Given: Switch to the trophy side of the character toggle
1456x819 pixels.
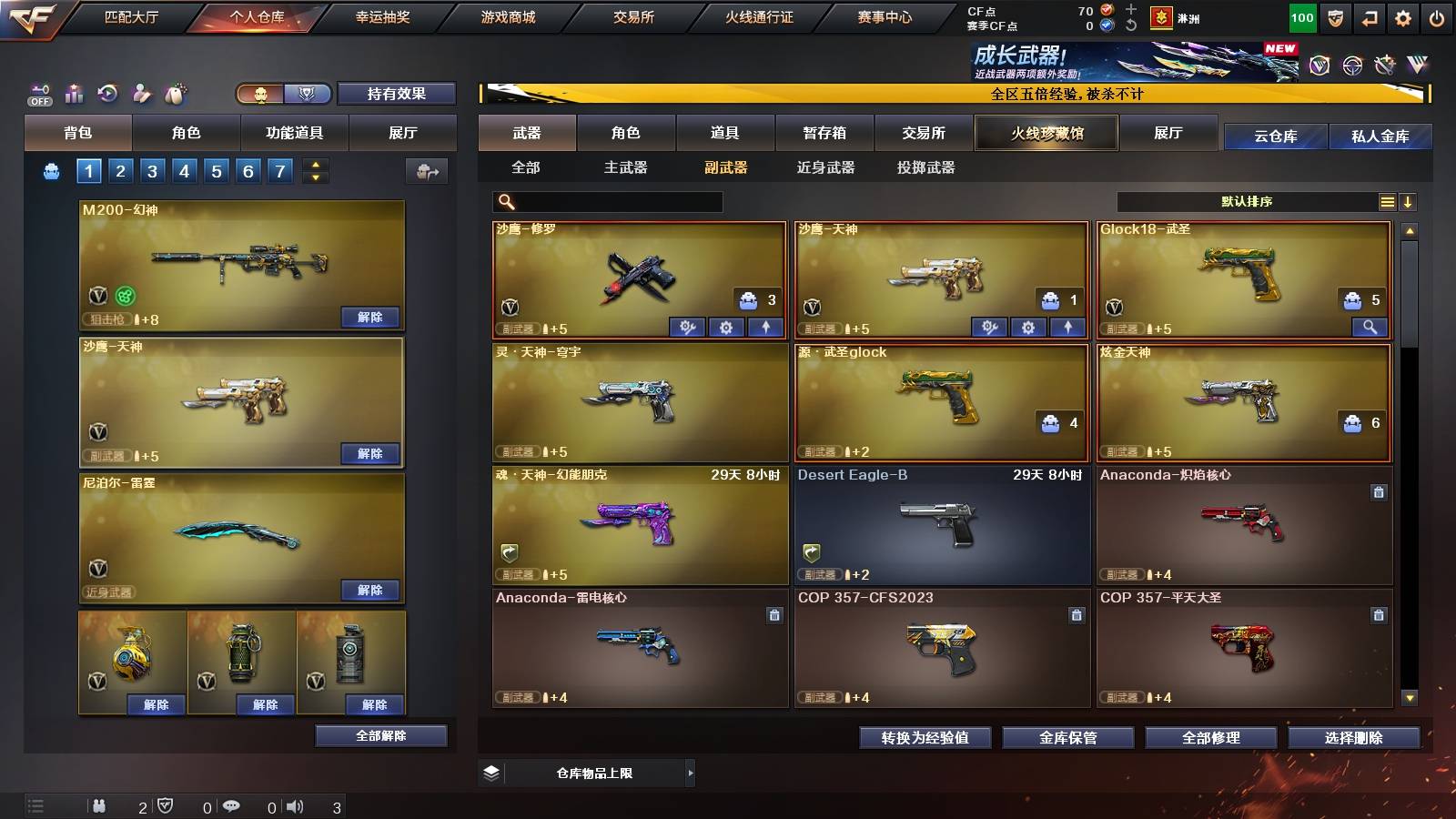Looking at the screenshot, I should [308, 93].
